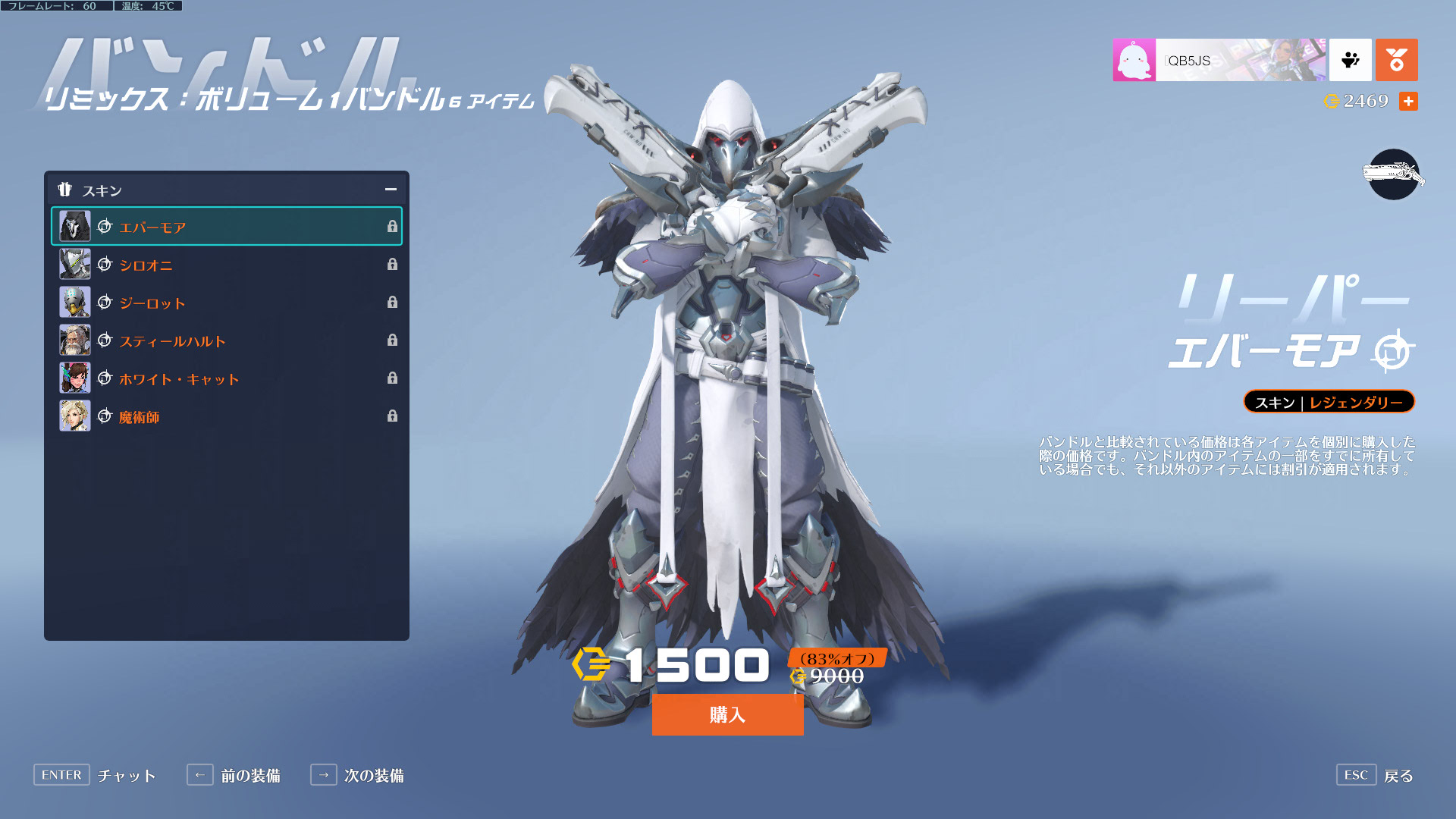Select the ジーロット skin entry

[226, 303]
